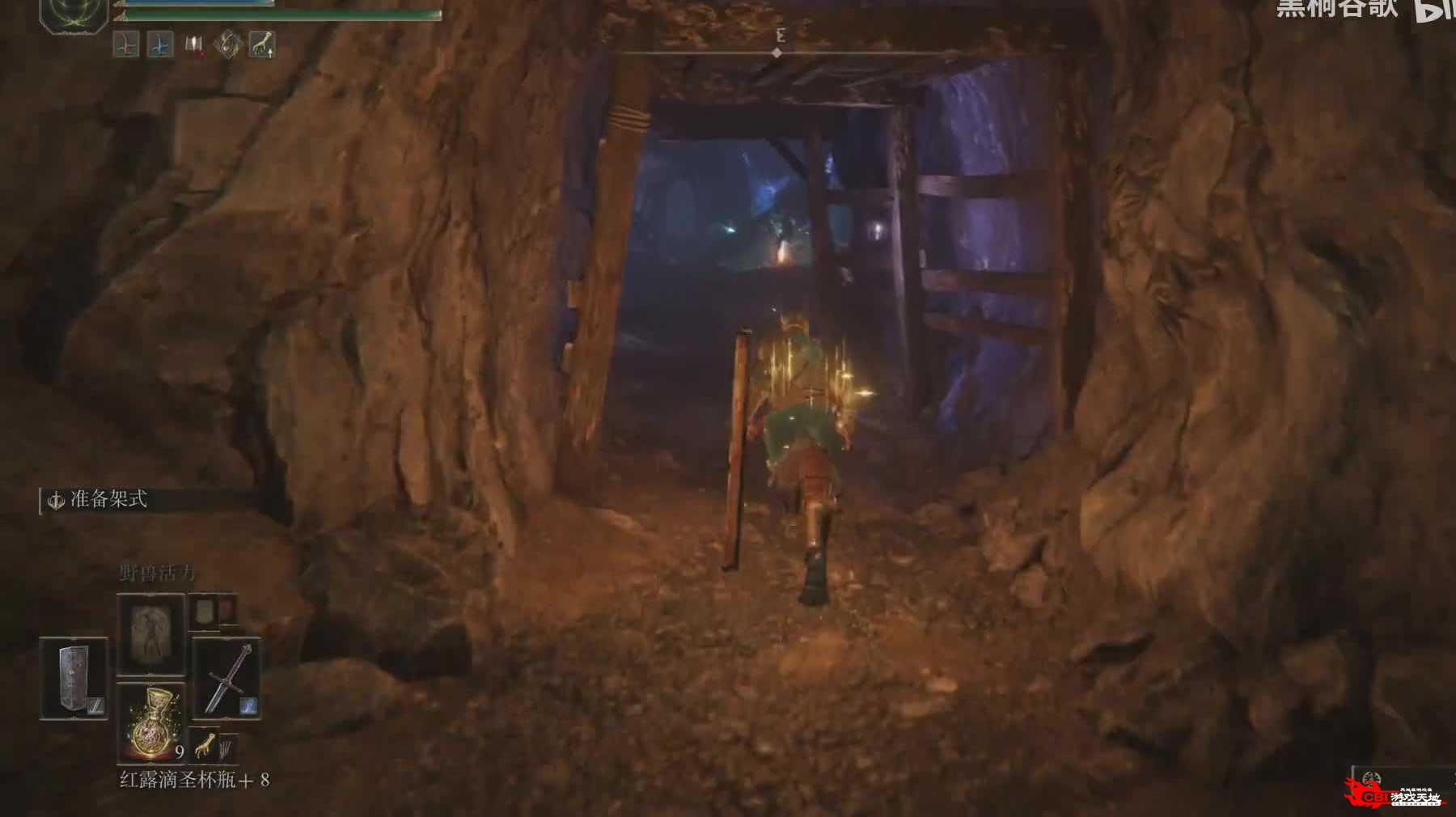
Task: Click the 准备架式 skill label
Action: click(x=108, y=500)
